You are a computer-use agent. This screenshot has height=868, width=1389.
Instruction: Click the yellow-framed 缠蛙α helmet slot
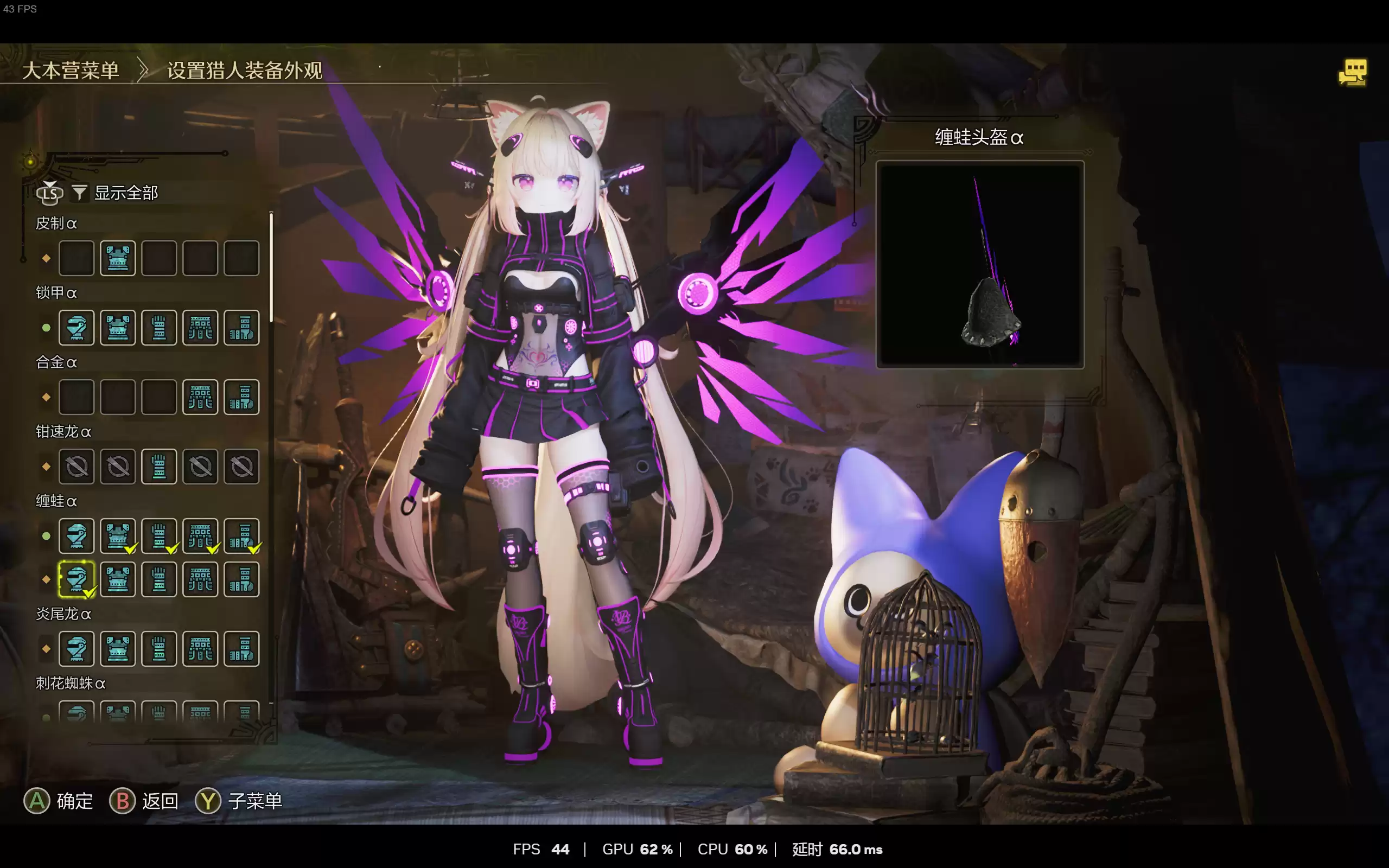[x=77, y=579]
